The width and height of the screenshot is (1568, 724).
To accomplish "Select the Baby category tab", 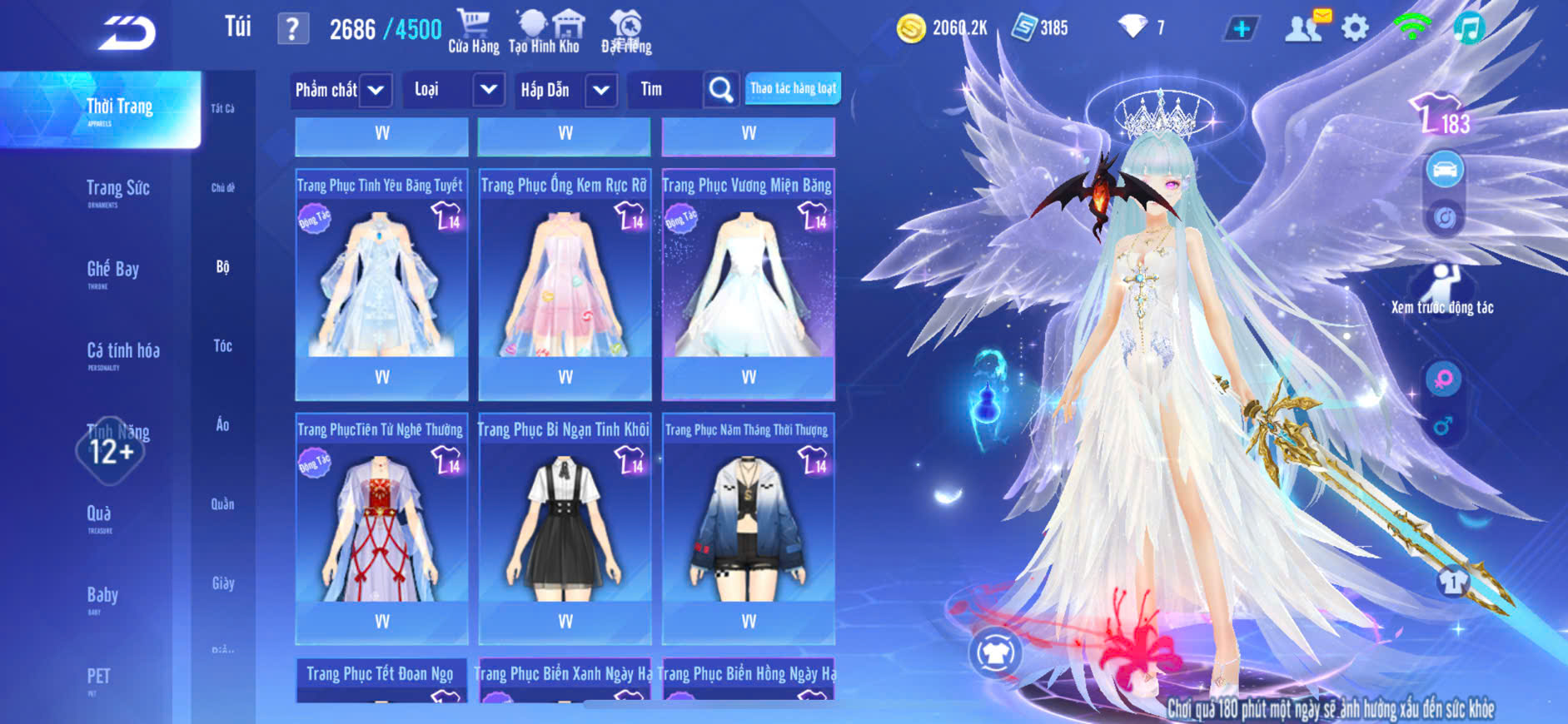I will coord(102,596).
